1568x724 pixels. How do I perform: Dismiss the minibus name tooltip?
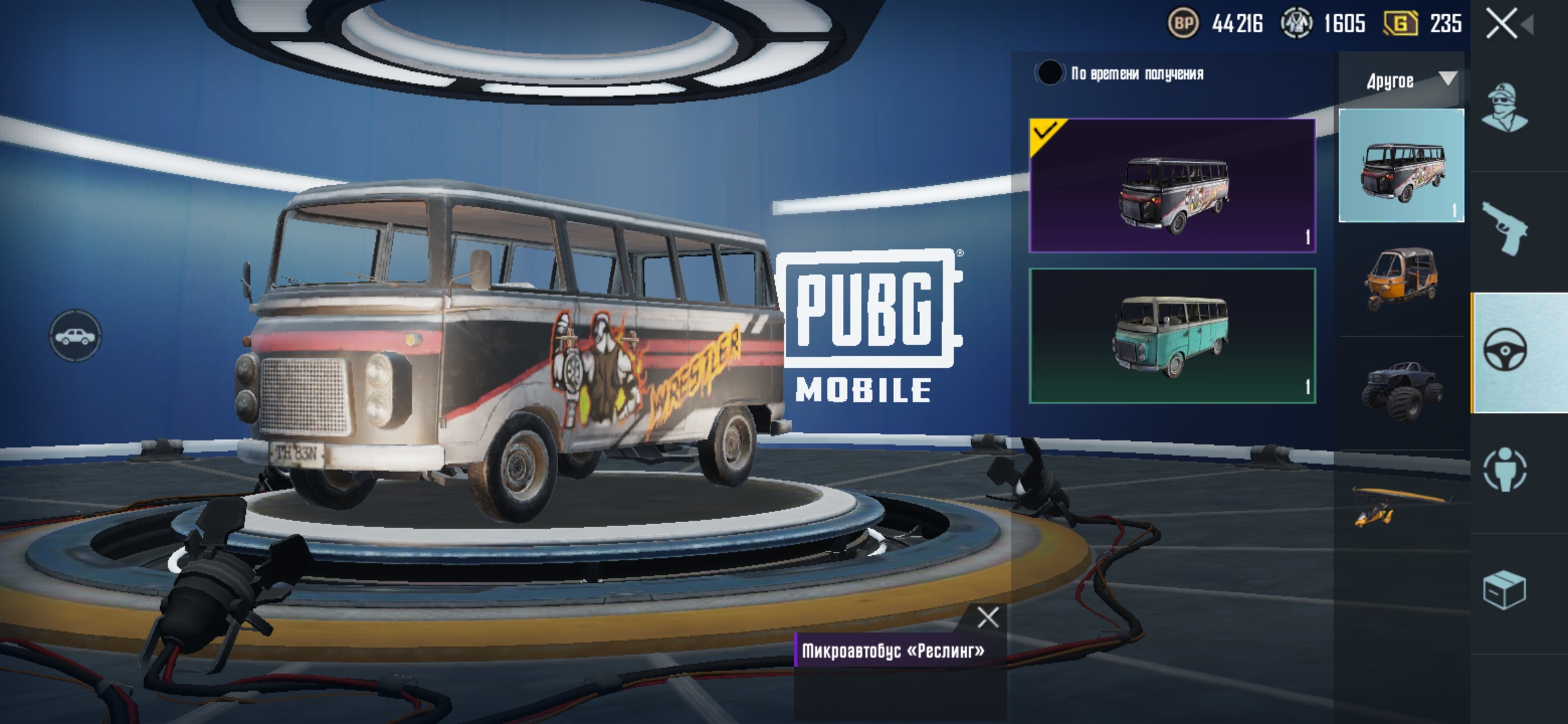point(988,617)
